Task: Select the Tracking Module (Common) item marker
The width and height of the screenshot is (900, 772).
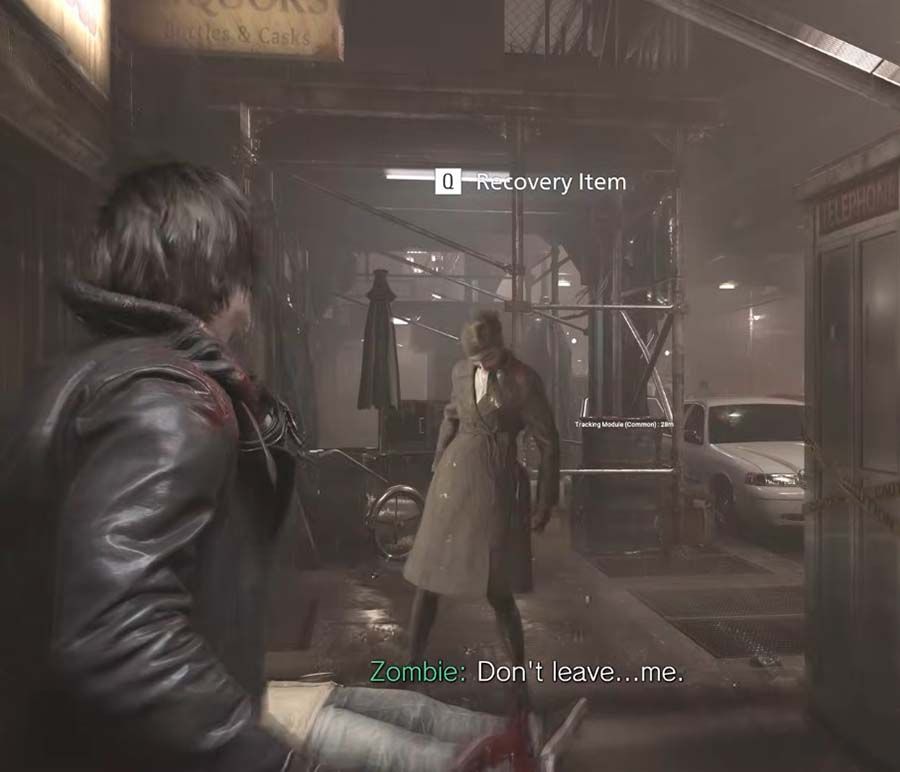Action: tap(624, 424)
